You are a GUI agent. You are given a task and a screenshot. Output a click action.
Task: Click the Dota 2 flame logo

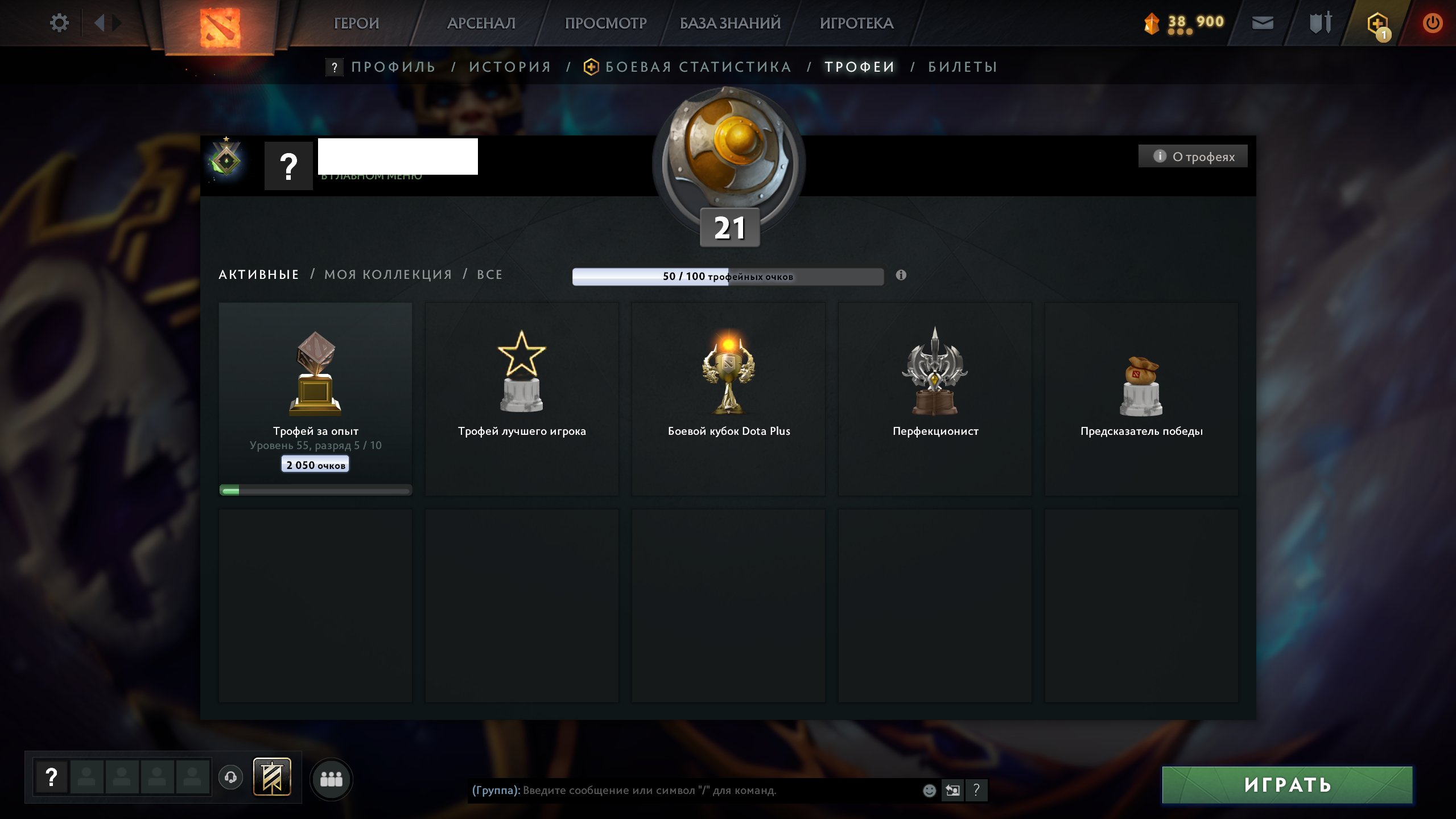point(220,27)
